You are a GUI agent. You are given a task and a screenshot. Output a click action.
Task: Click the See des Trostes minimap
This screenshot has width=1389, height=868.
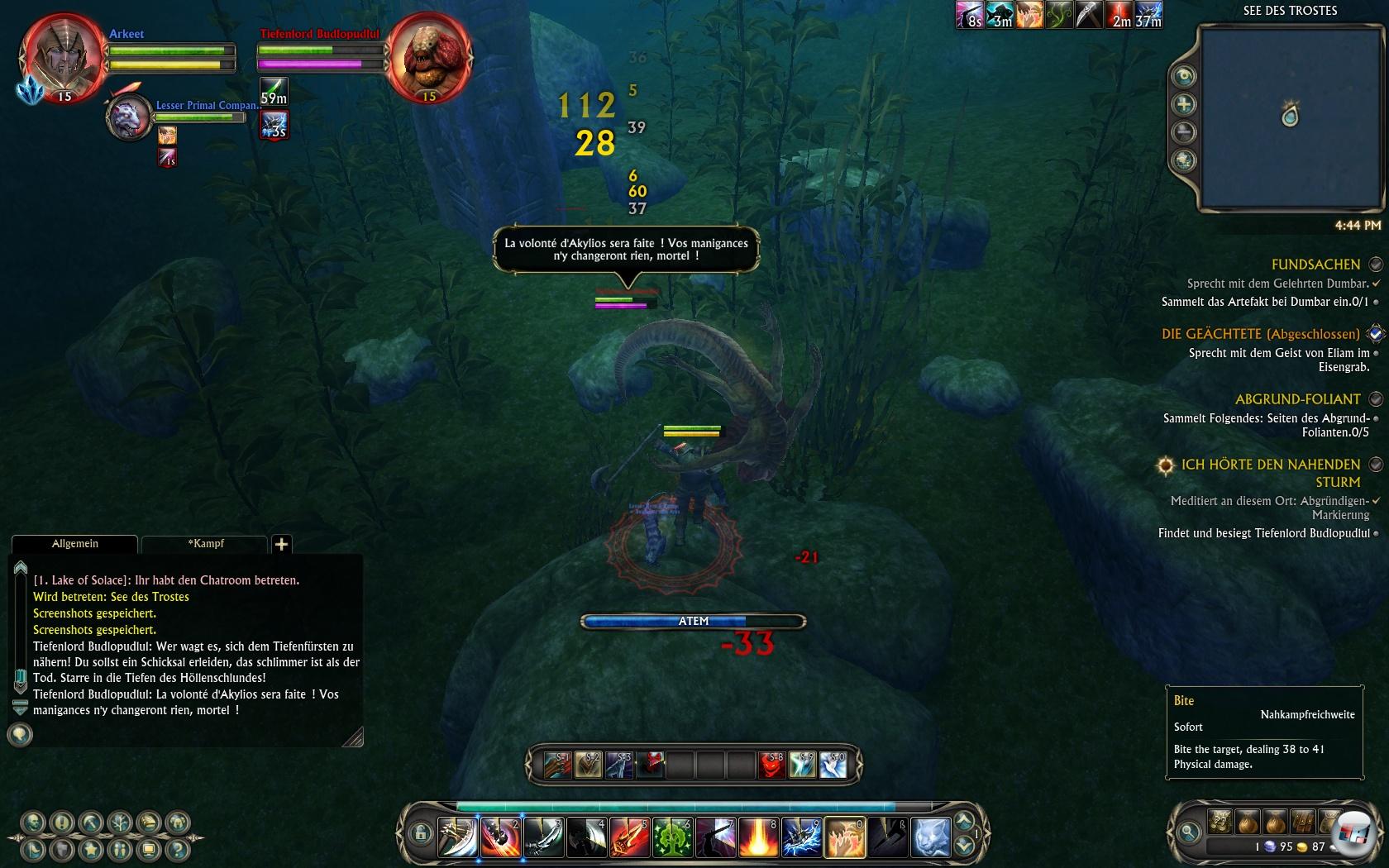click(x=1290, y=116)
